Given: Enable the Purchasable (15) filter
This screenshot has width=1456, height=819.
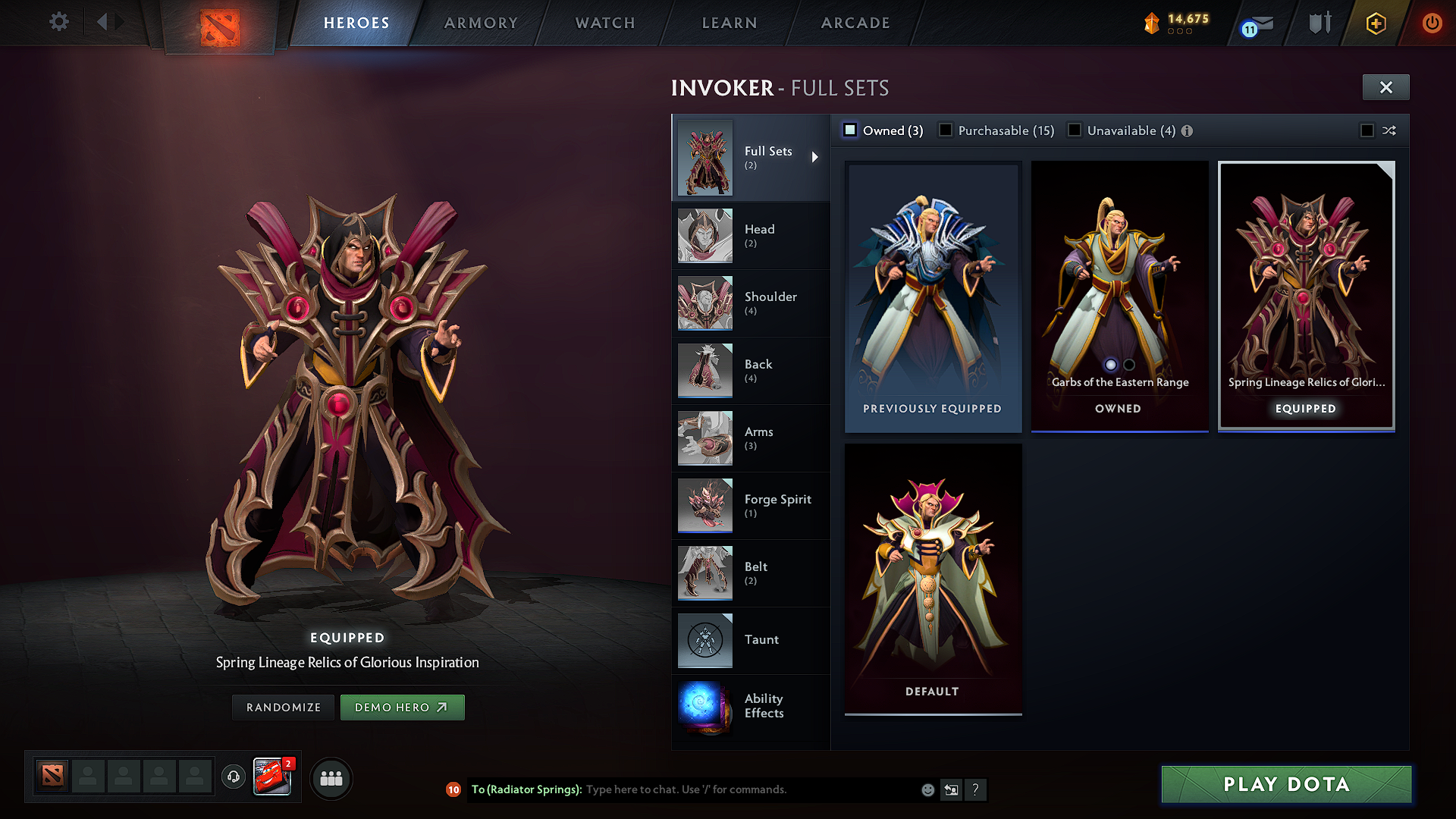Looking at the screenshot, I should point(946,130).
